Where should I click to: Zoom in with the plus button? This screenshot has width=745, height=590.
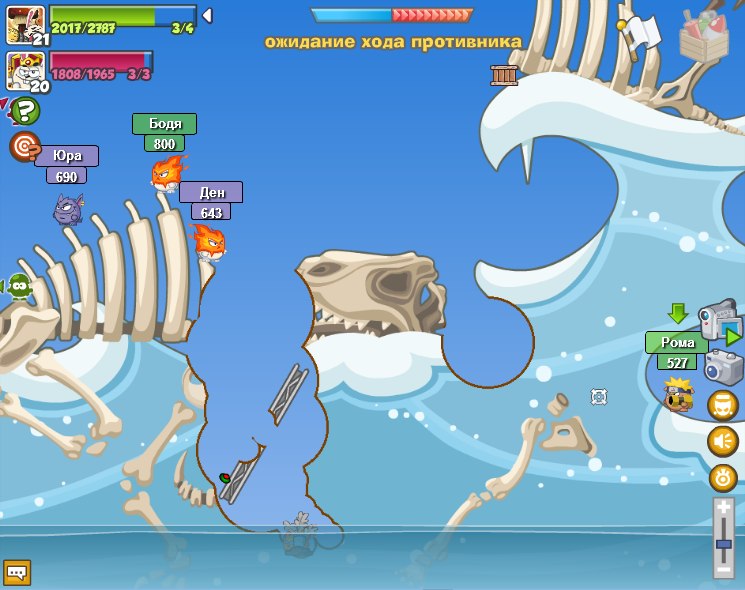[724, 508]
